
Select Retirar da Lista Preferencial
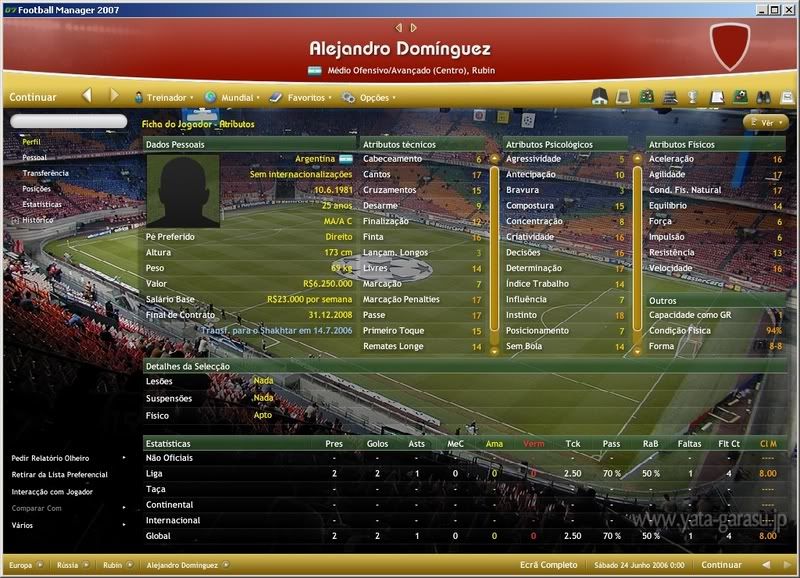59,475
